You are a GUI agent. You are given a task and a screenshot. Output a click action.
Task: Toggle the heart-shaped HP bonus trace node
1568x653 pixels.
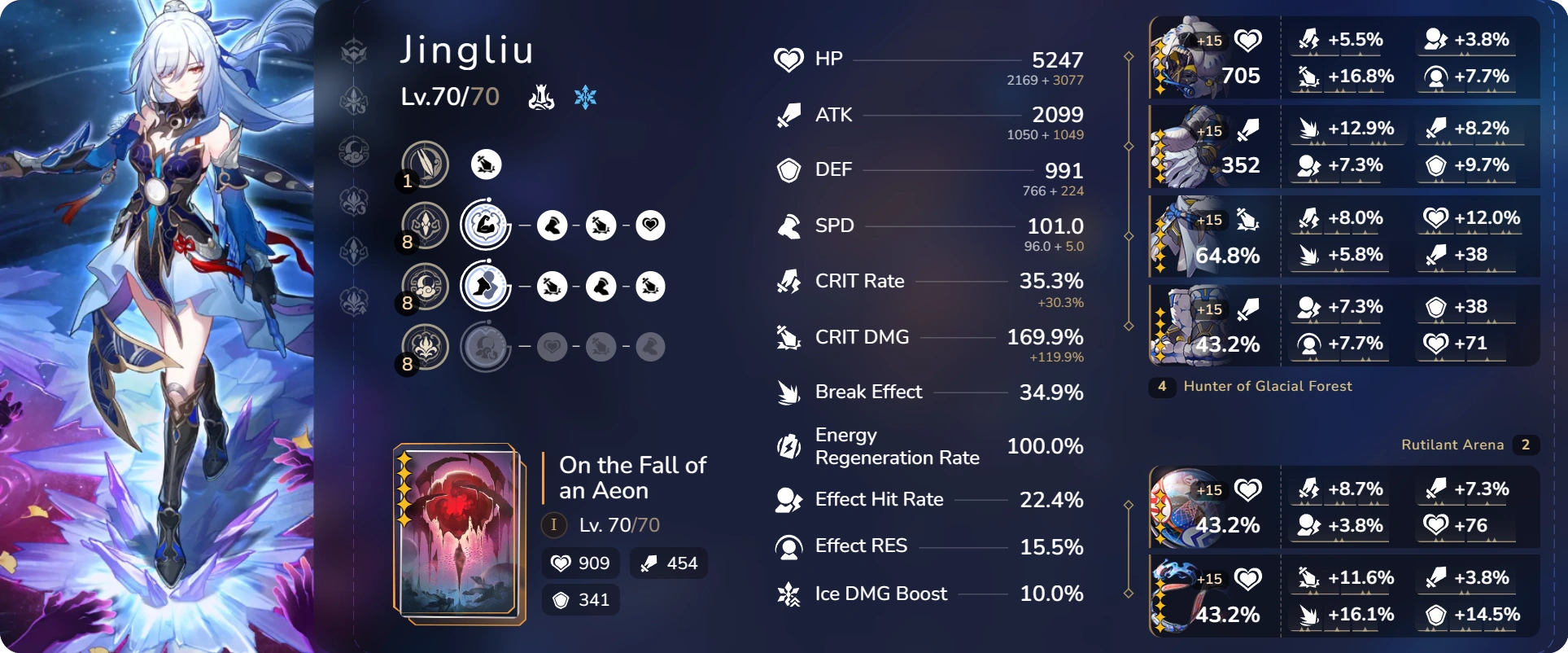(650, 226)
